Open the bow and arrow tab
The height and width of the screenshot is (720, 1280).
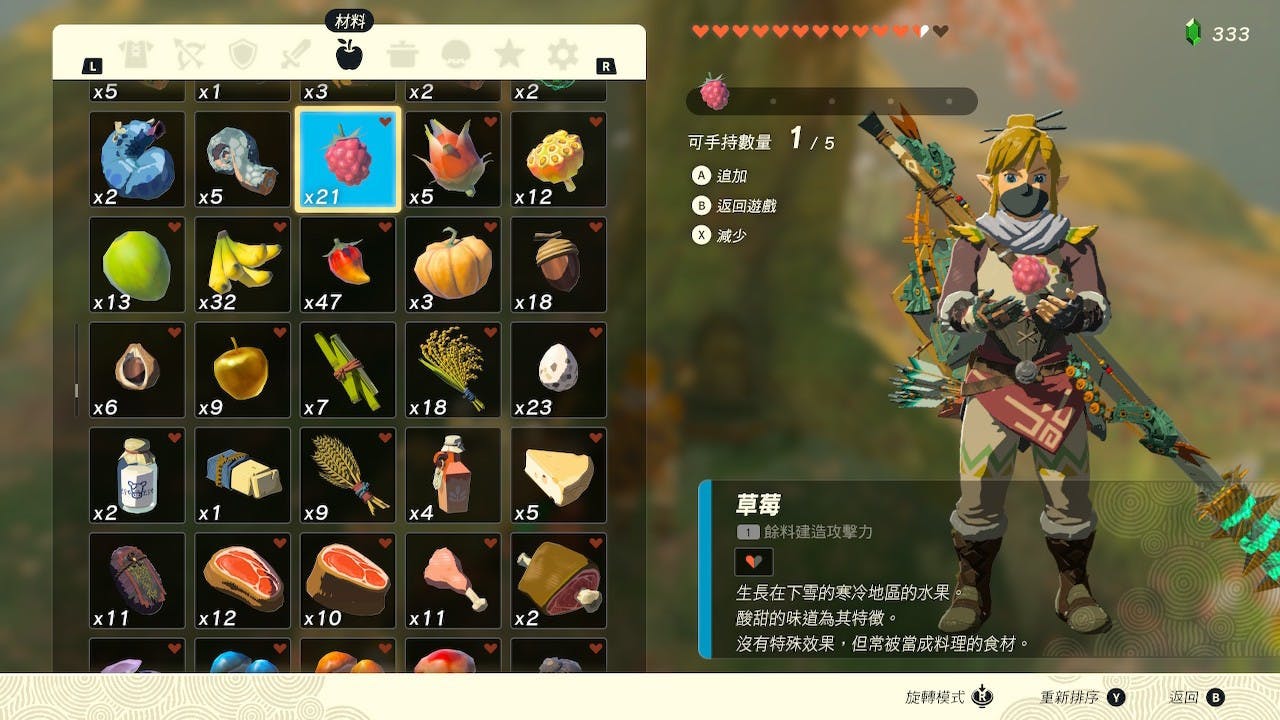[x=189, y=54]
